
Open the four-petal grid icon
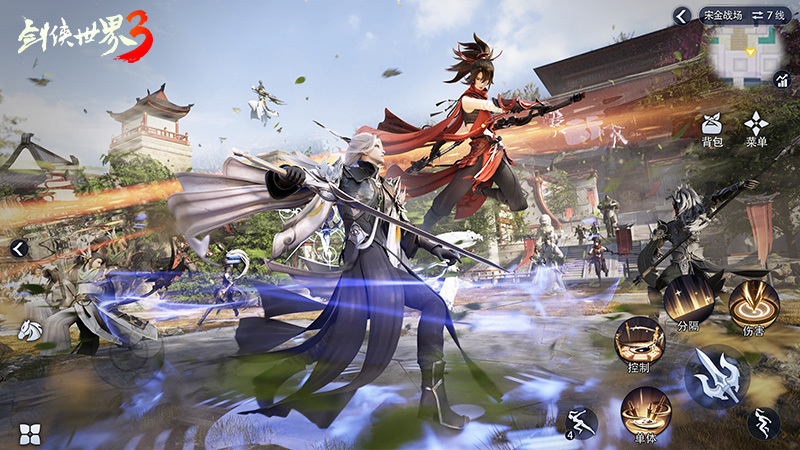point(30,432)
